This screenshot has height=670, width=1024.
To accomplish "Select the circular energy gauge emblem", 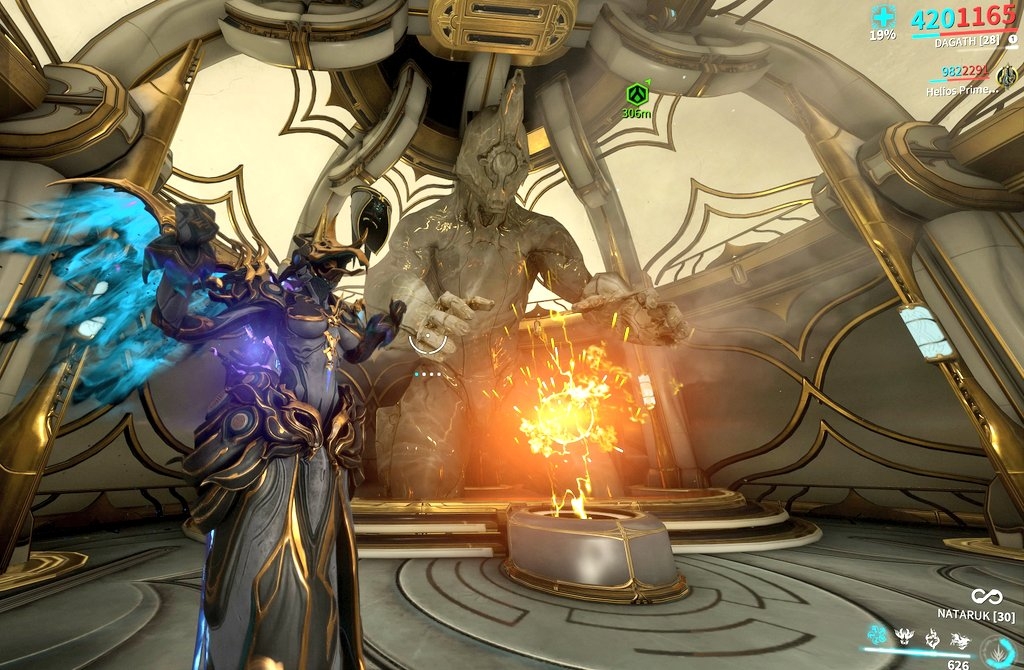I will (x=996, y=651).
